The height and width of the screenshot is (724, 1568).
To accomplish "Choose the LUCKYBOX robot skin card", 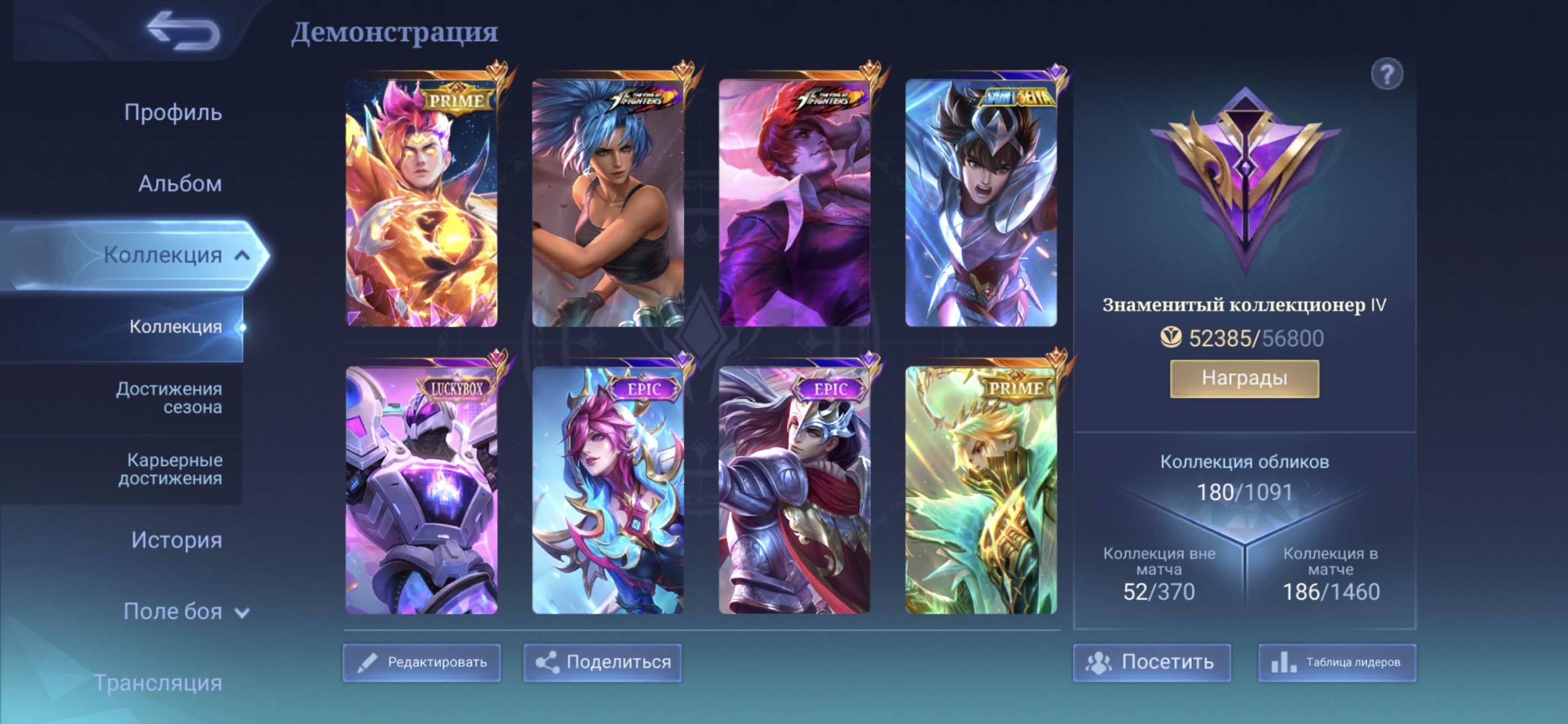I will pos(421,490).
